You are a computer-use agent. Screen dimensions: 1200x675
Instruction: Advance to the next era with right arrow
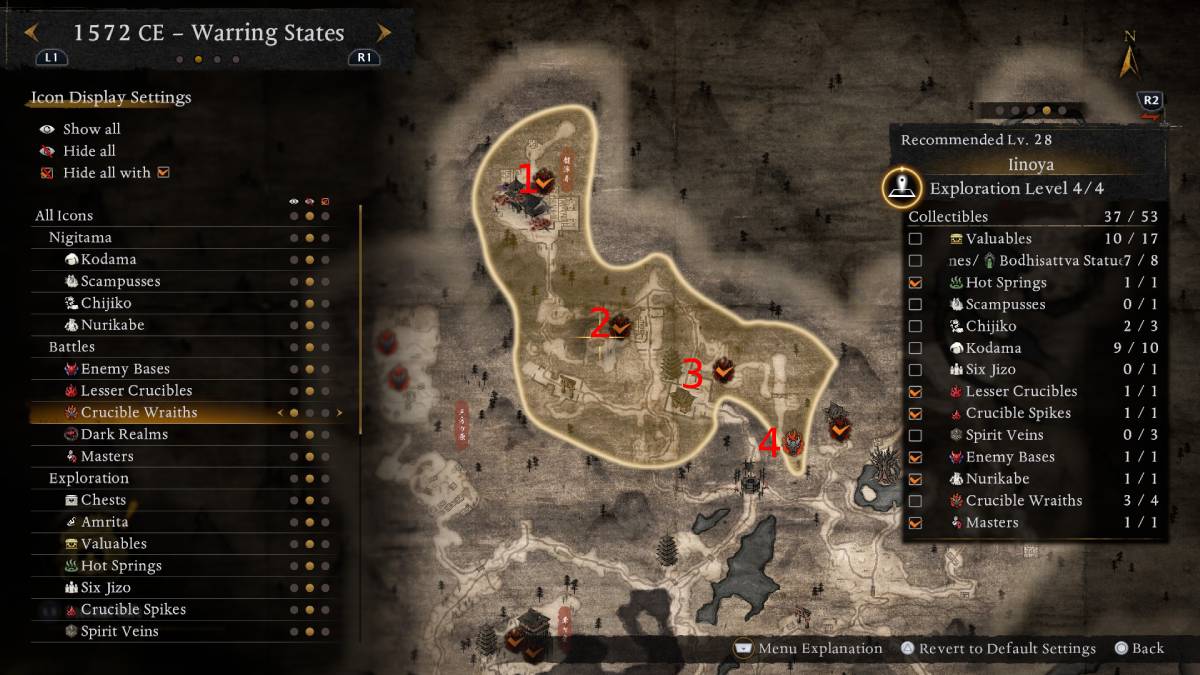coord(384,33)
